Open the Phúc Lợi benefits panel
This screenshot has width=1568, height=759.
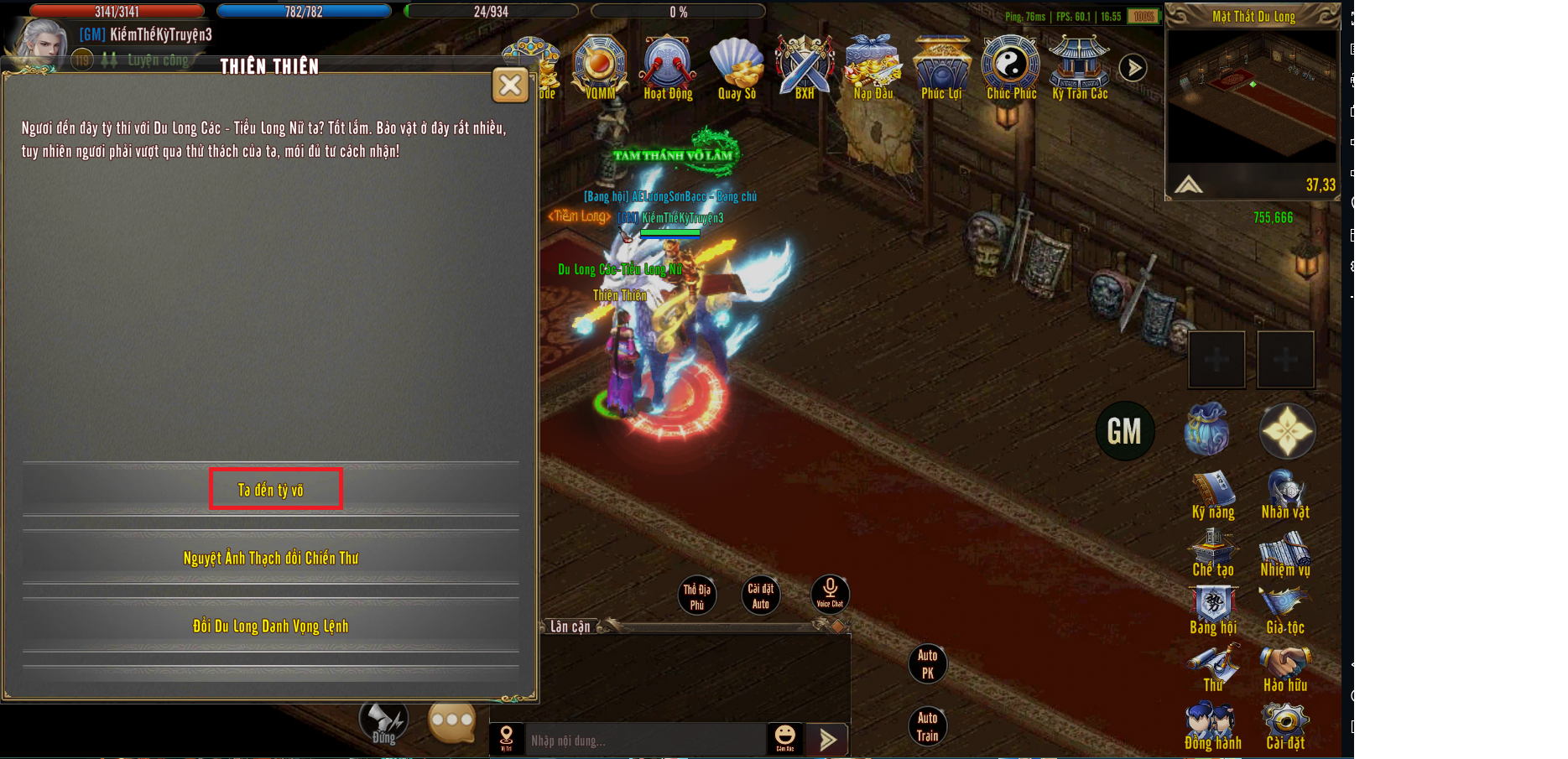pos(941,67)
